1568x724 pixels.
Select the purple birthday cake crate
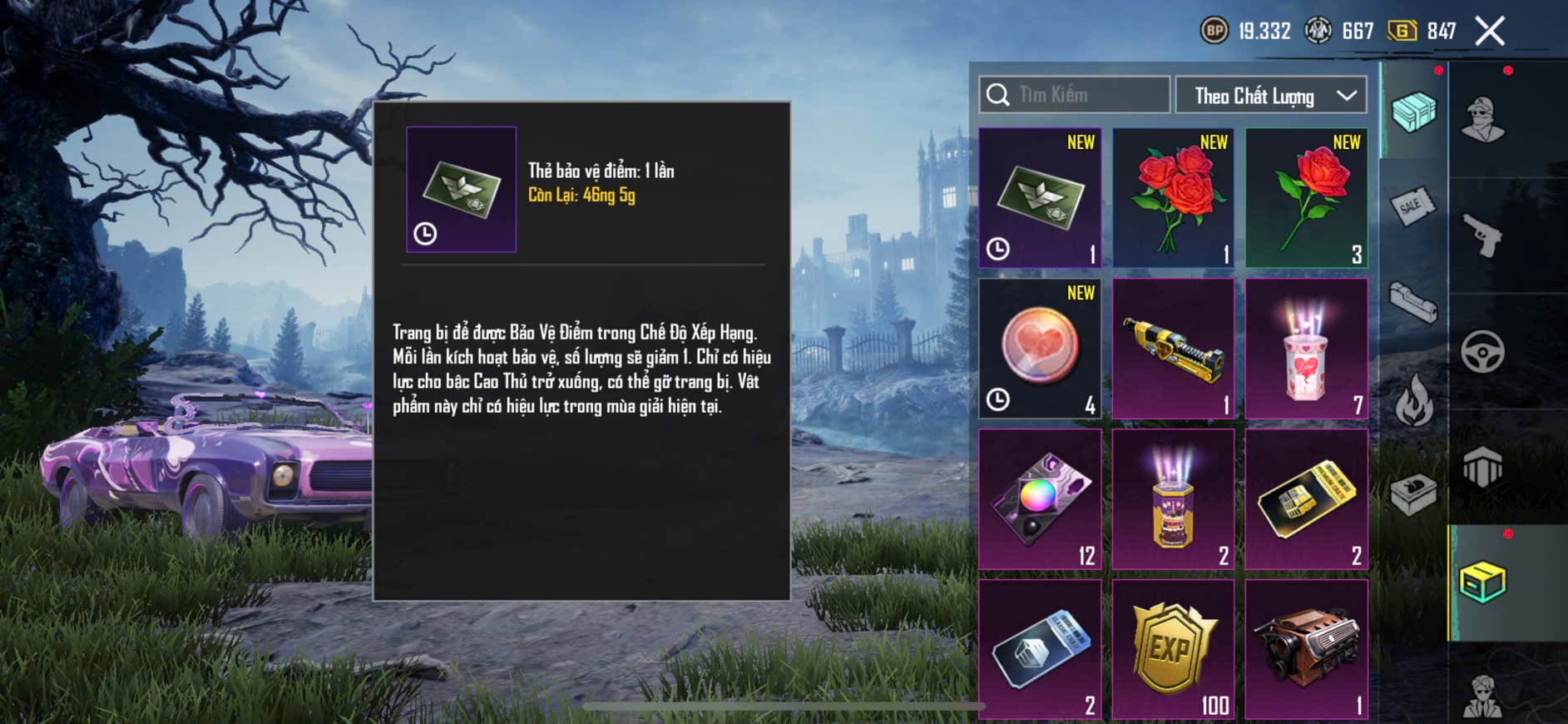(x=1173, y=499)
